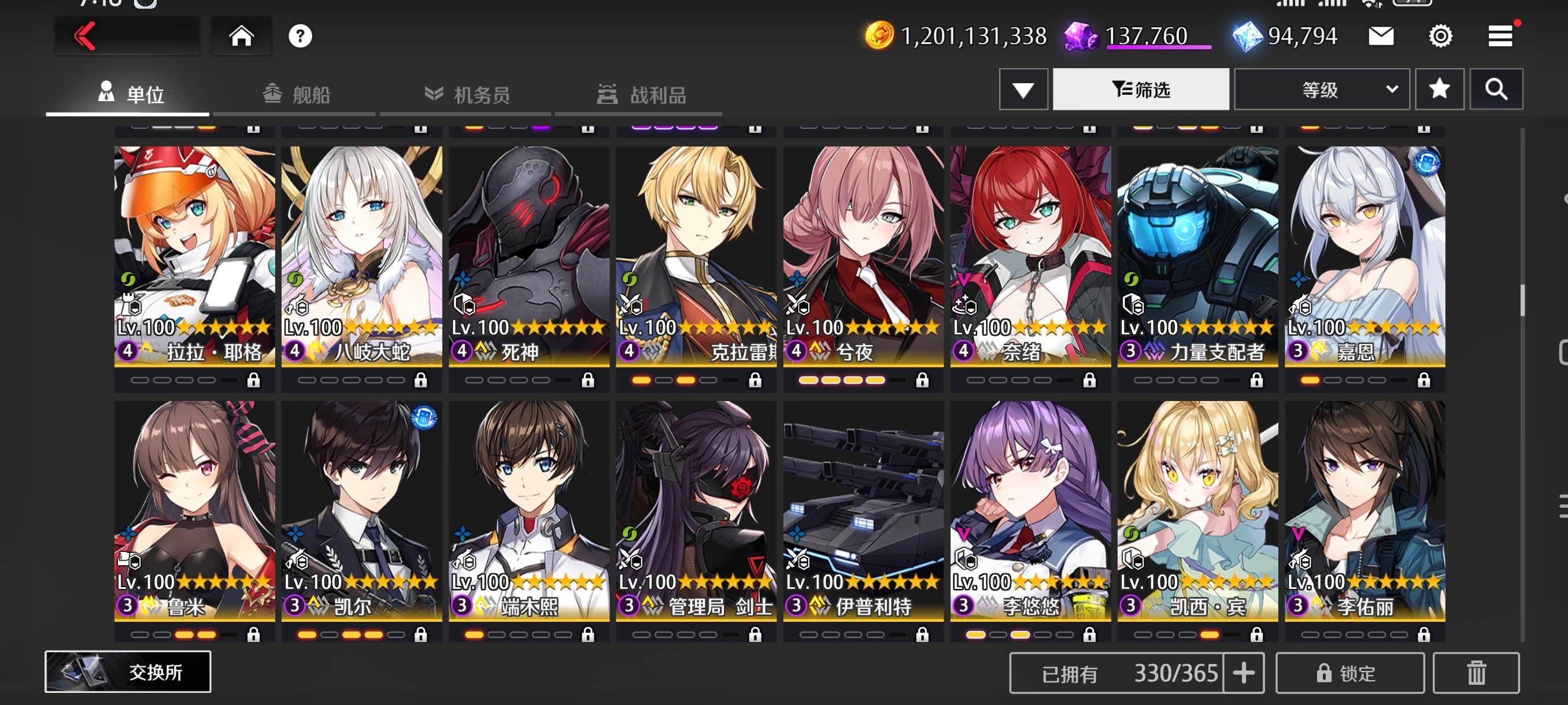The height and width of the screenshot is (705, 1568).
Task: Open the hamburger menu at top right
Action: [x=1499, y=35]
